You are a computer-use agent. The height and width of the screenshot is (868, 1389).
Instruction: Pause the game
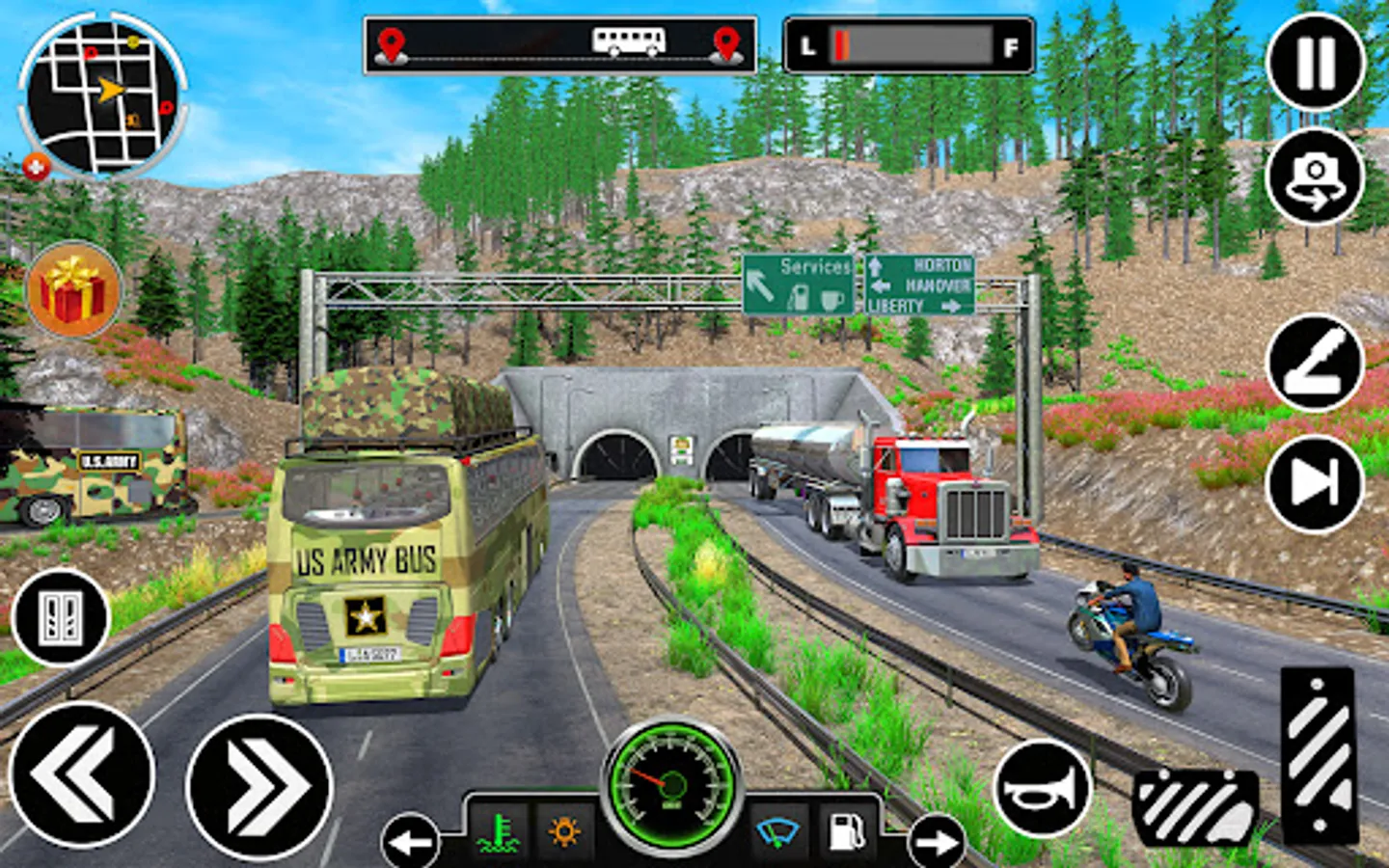(x=1315, y=63)
